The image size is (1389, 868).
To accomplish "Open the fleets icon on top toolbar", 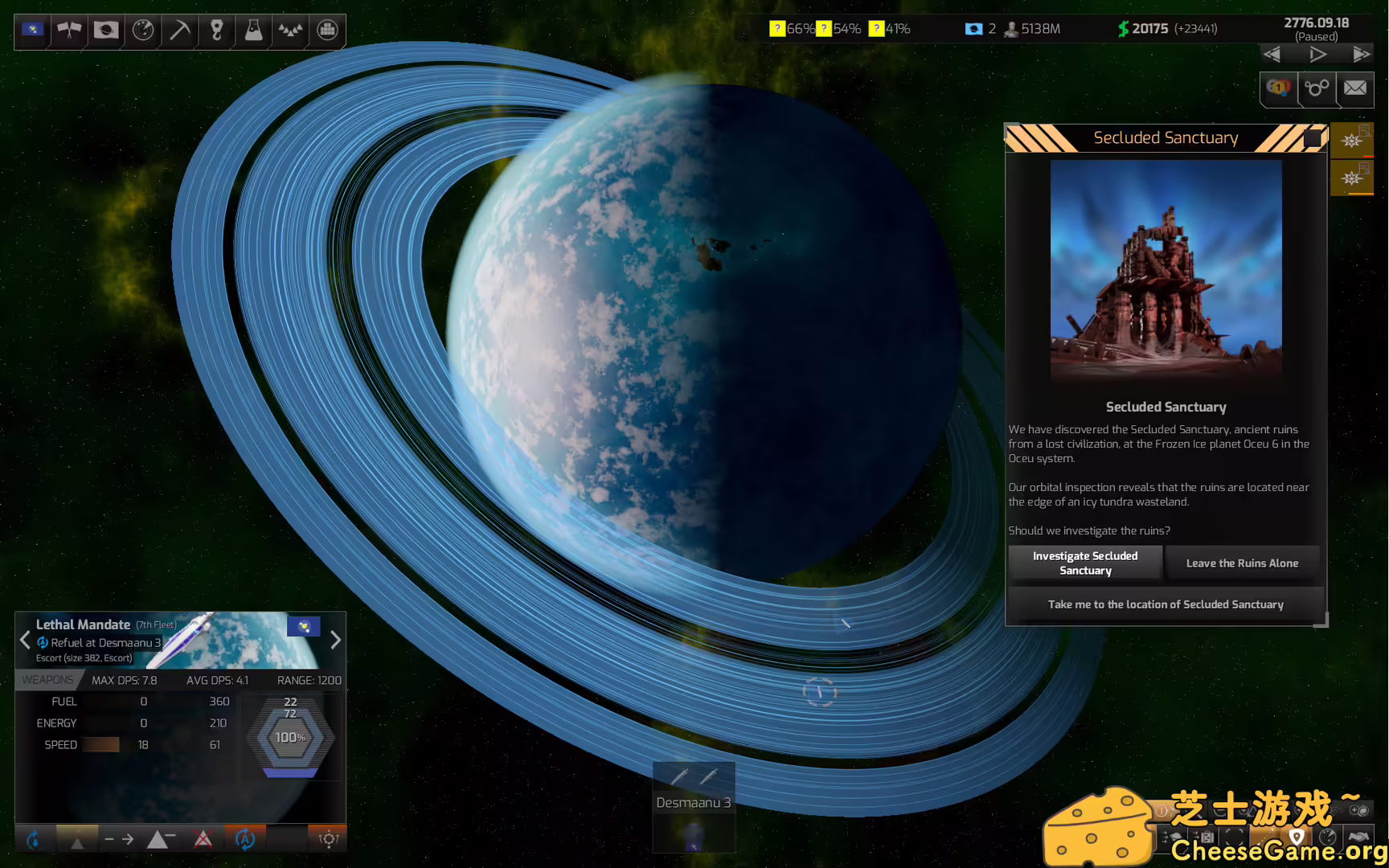I will coord(289,31).
